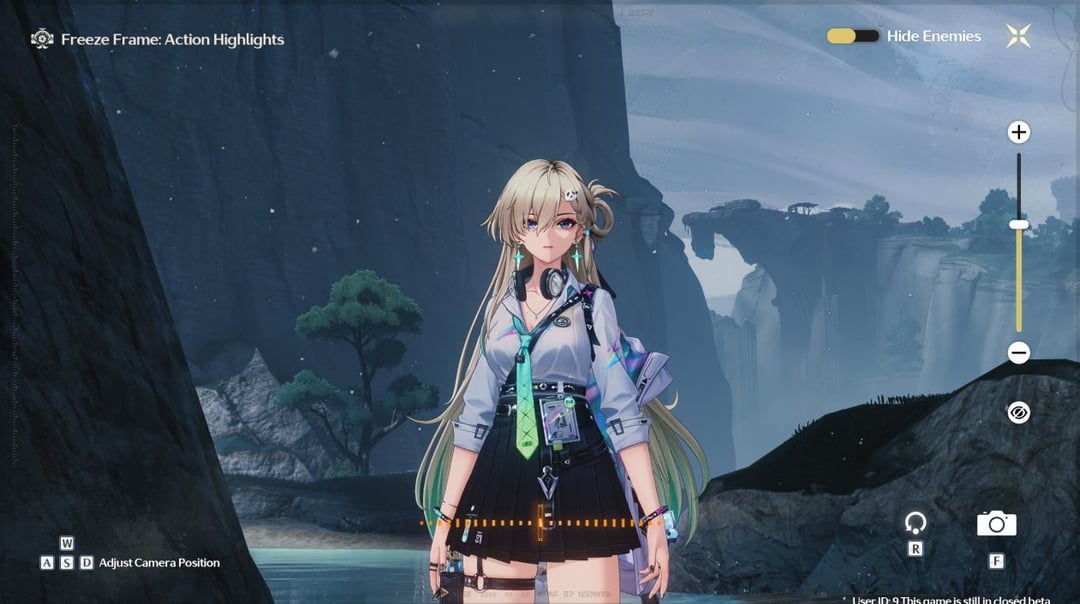The image size is (1080, 604).
Task: Click the Freeze Frame: Action Highlights icon
Action: (42, 40)
